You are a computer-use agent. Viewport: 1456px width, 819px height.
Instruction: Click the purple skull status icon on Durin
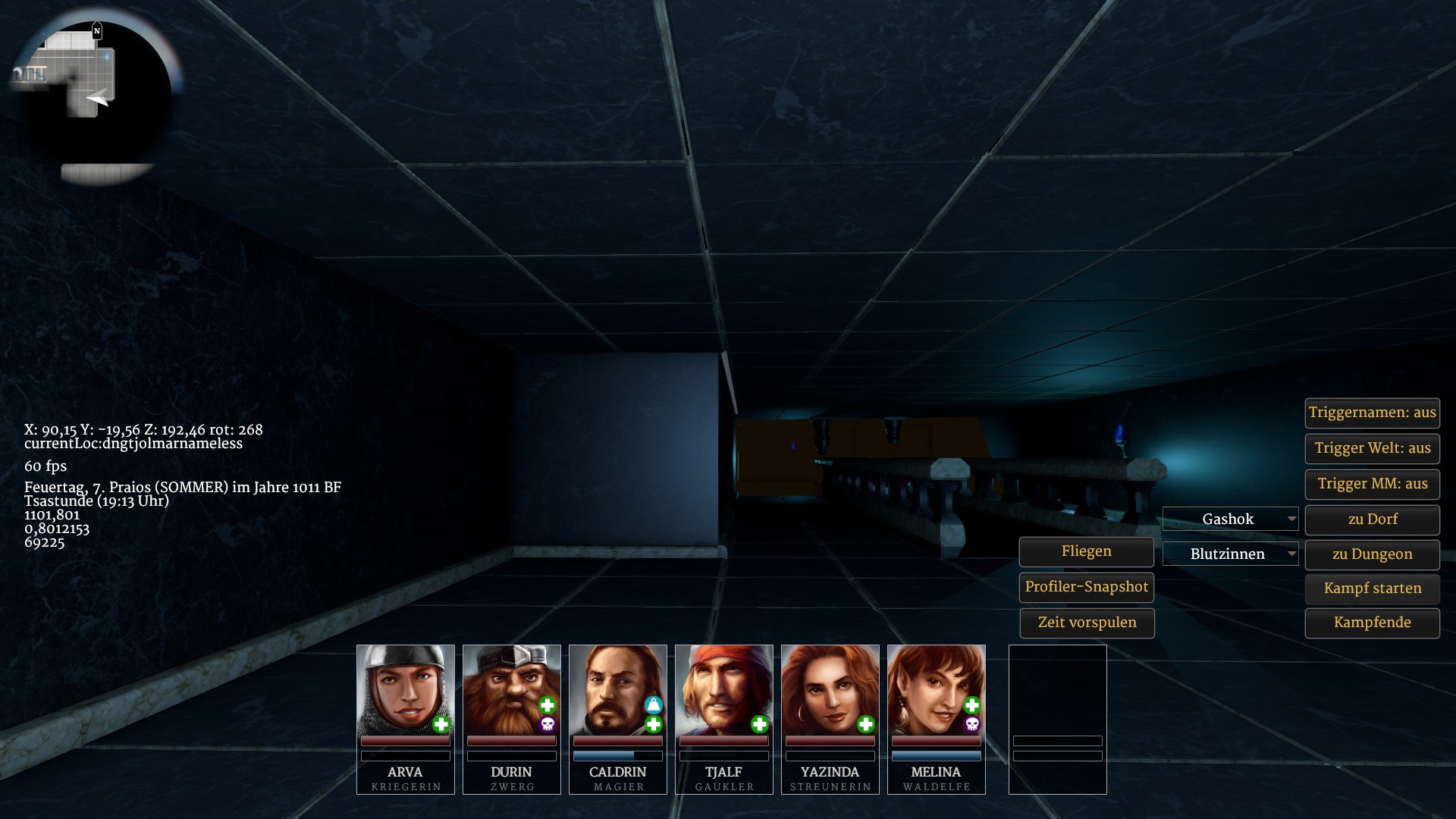coord(548,725)
